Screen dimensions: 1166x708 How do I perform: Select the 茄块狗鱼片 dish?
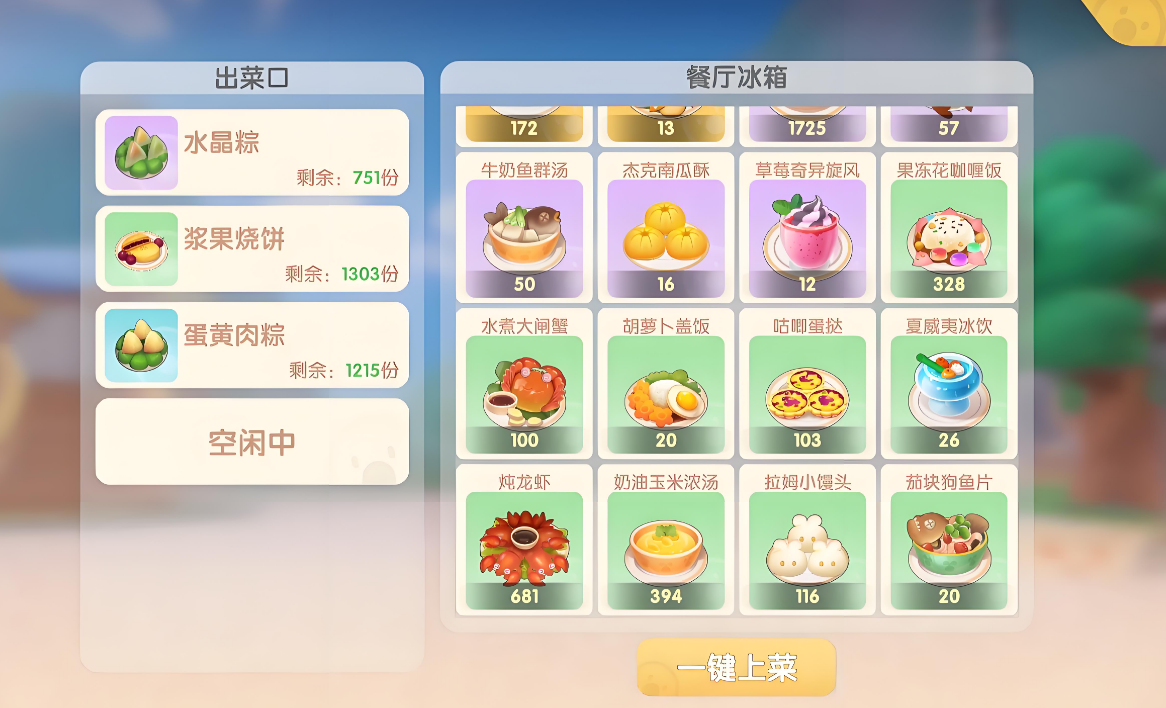pos(949,540)
